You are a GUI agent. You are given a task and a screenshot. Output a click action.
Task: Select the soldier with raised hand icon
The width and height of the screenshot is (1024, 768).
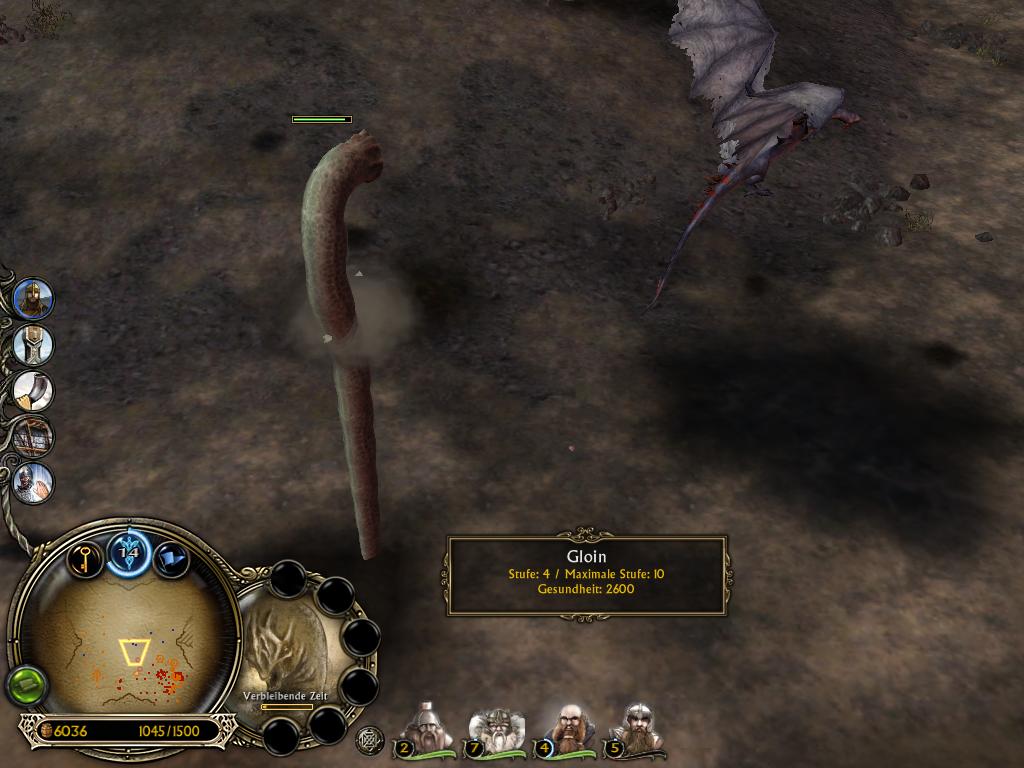pos(33,483)
